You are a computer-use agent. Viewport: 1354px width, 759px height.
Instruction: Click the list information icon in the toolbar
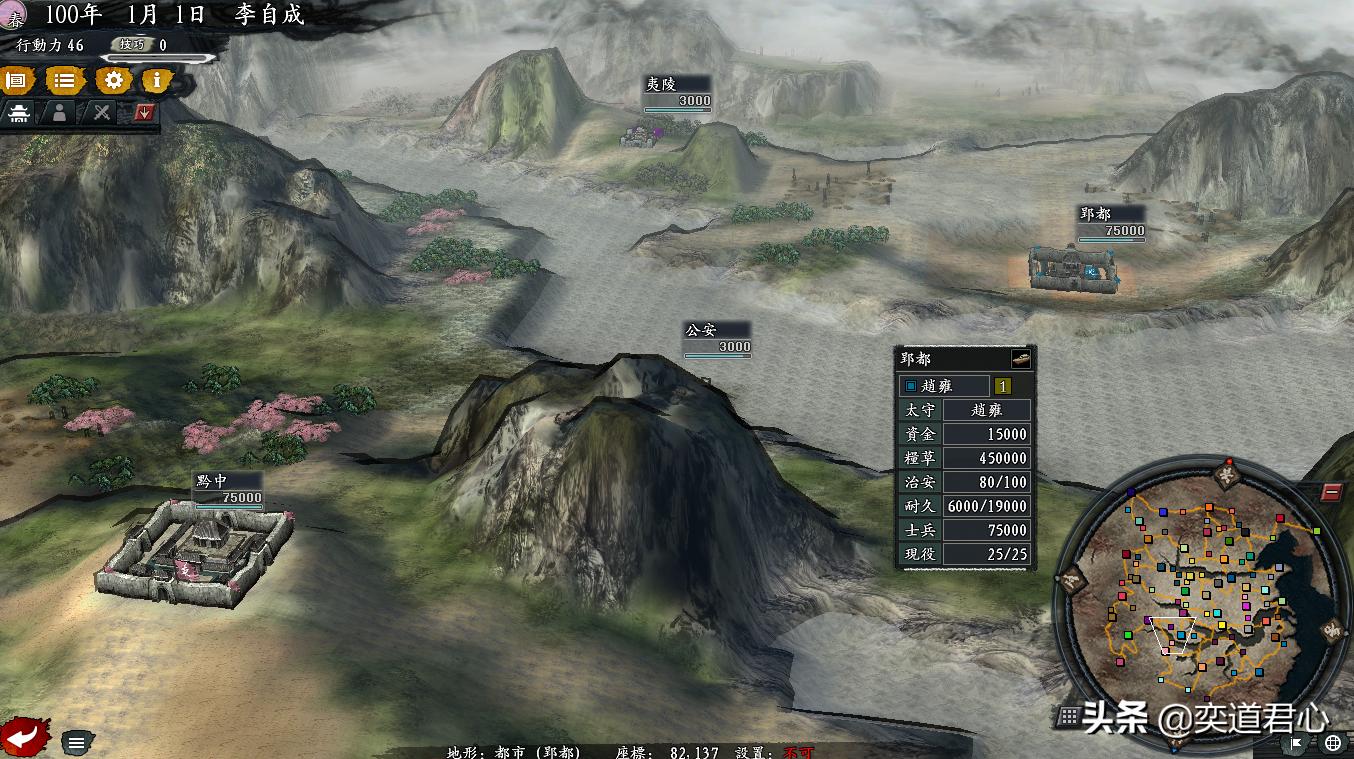pyautogui.click(x=66, y=81)
